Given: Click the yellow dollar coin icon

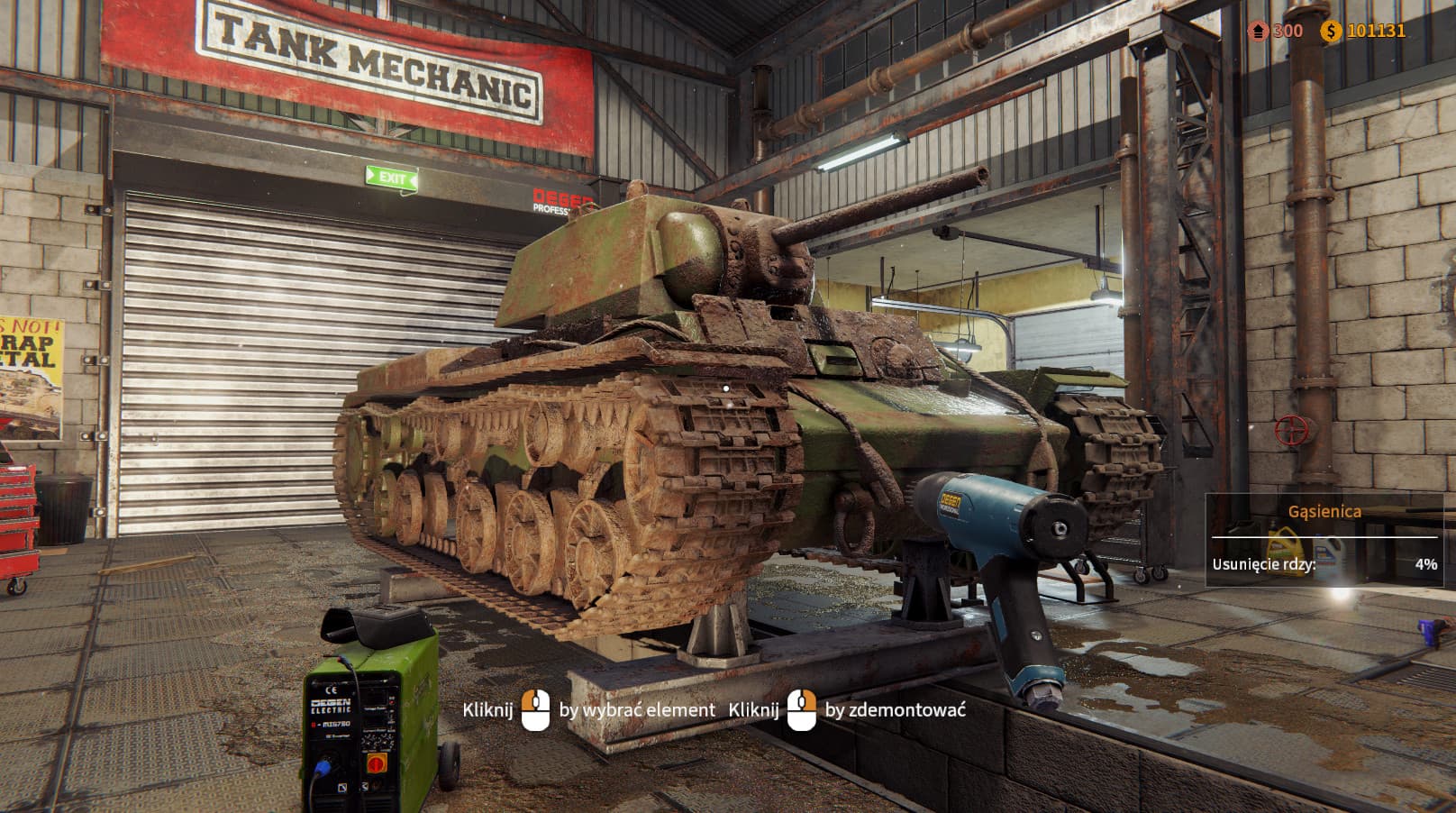Looking at the screenshot, I should (1331, 30).
